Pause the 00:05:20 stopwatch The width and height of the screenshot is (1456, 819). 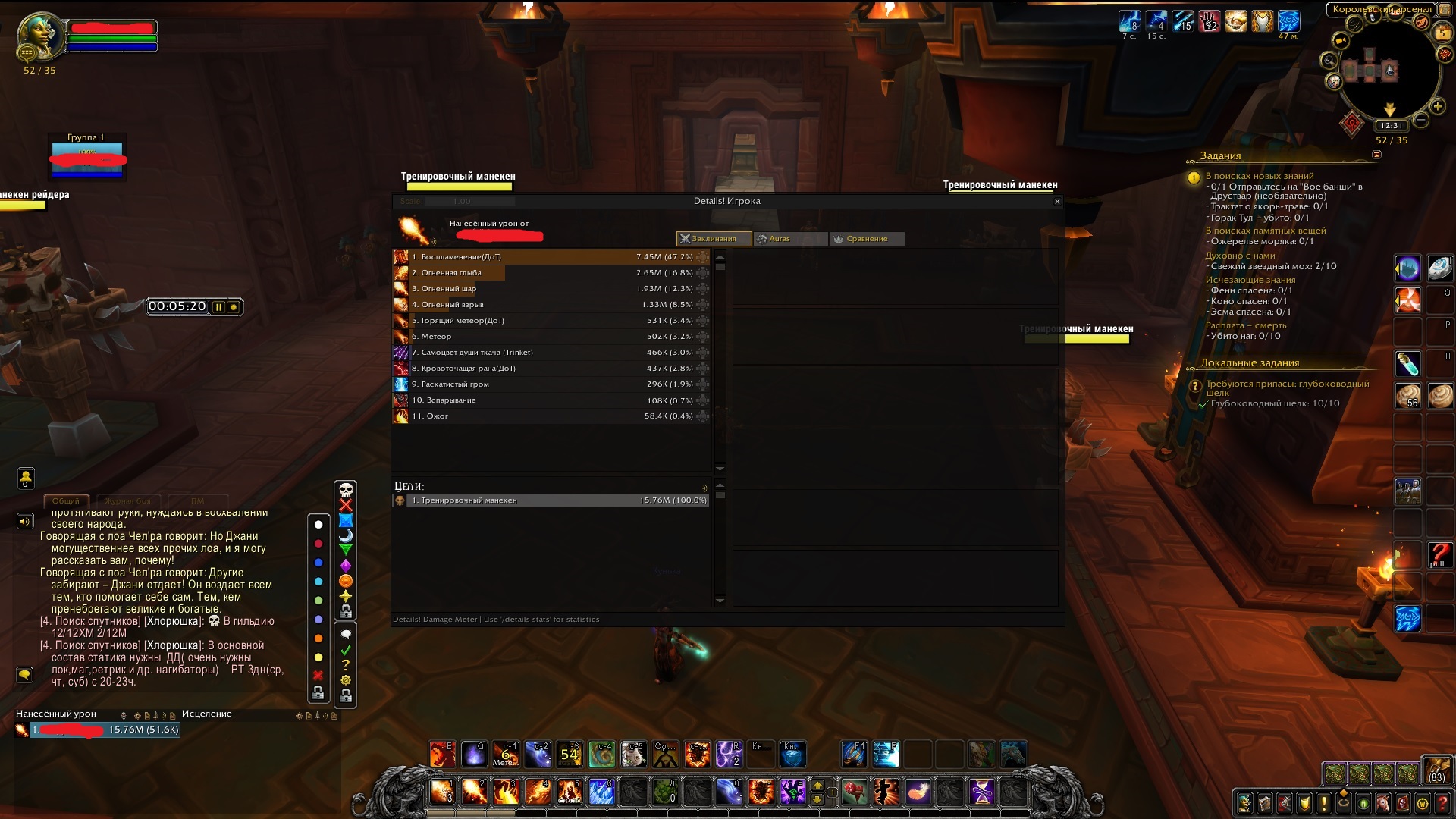tap(218, 307)
